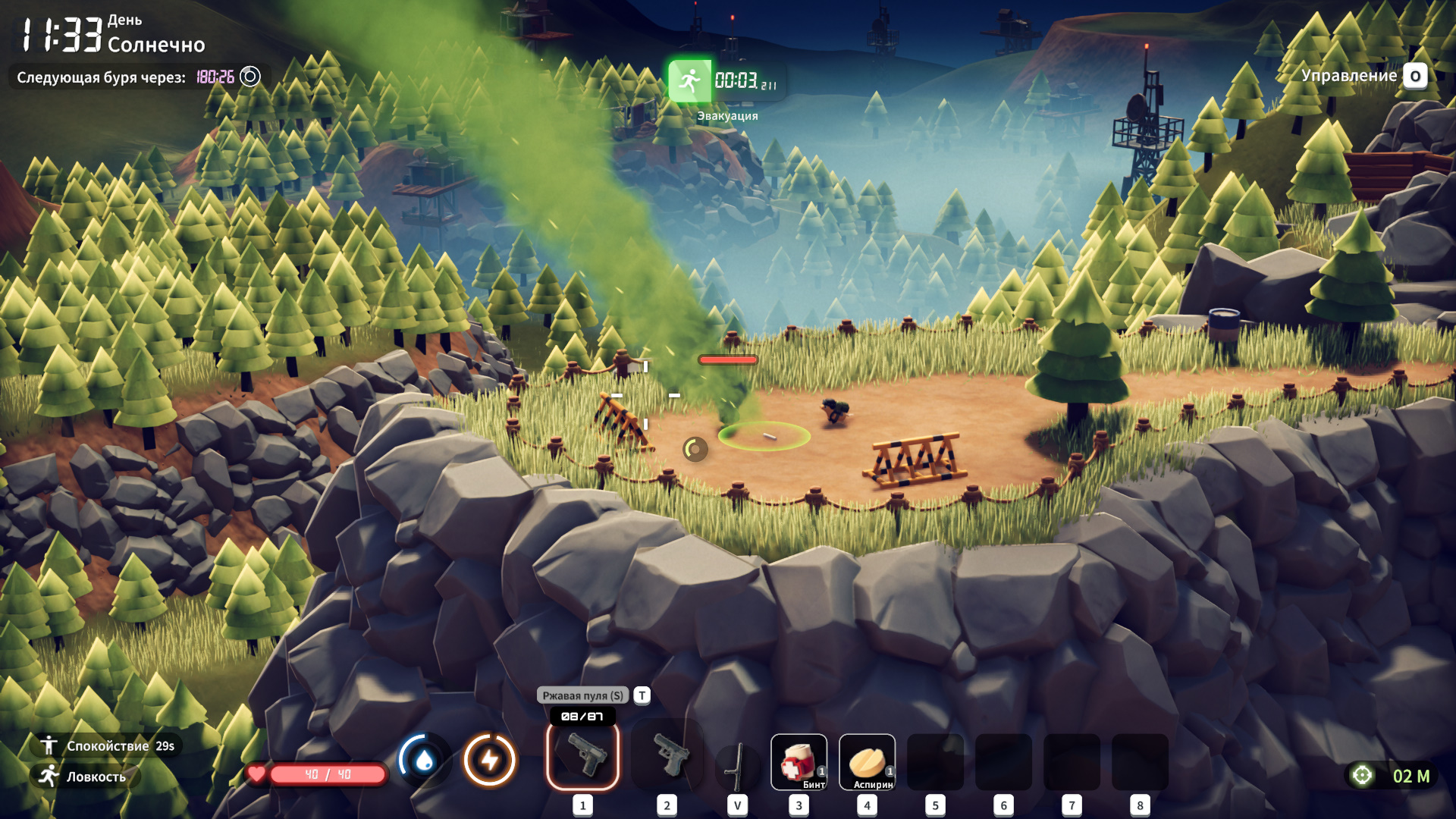1456x819 pixels.
Task: Click the storm countdown circle icon
Action: (250, 77)
